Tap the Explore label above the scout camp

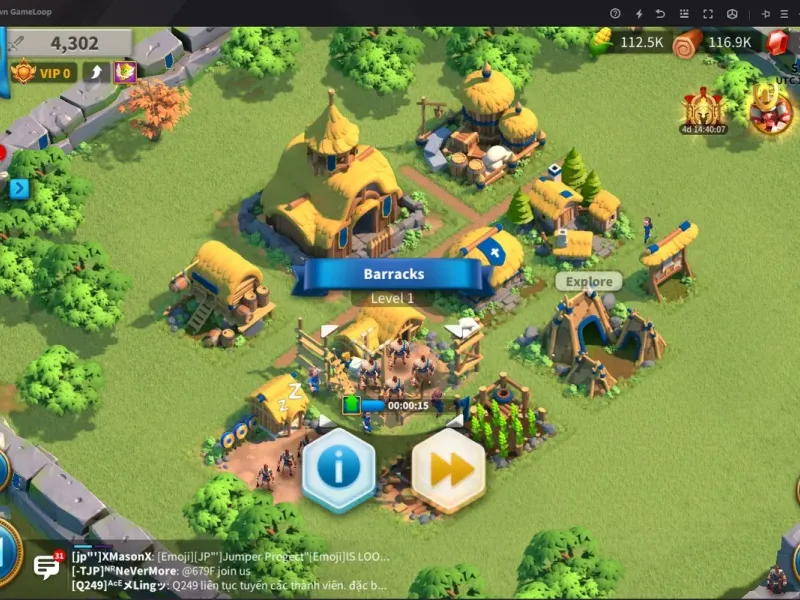(588, 282)
